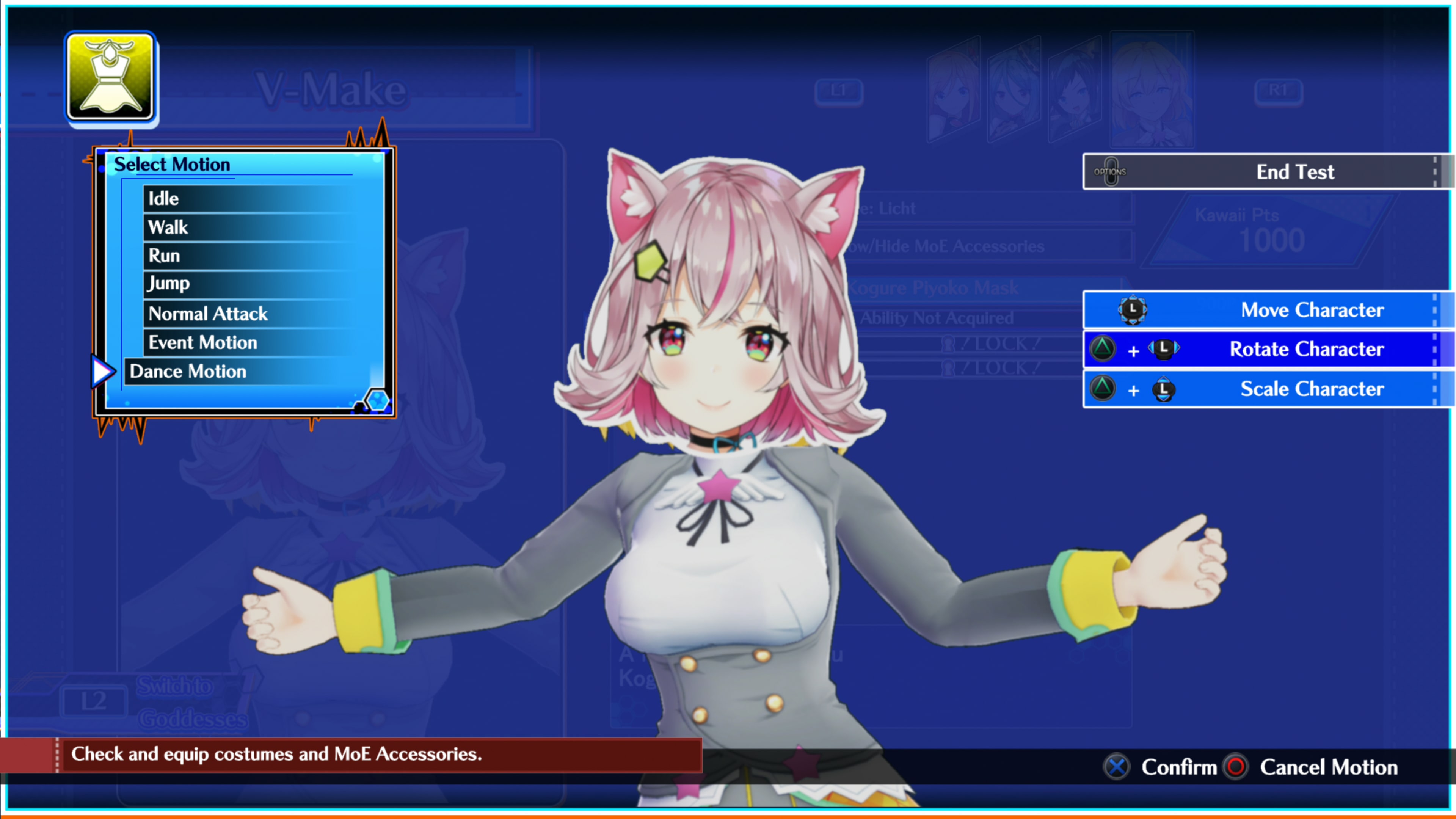Click the left stick icon on Move Character bar

point(1133,310)
